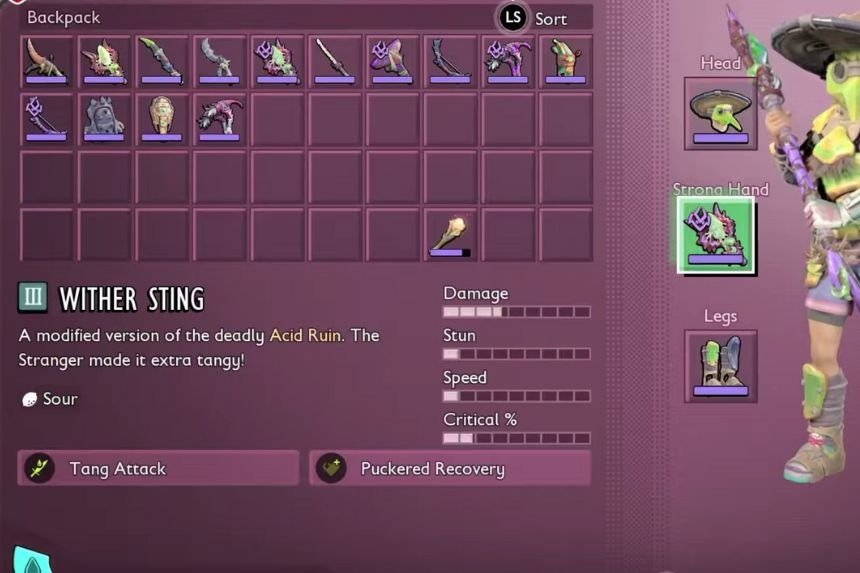Screen dimensions: 860x573
Task: Pick the thin pale spear item
Action: coord(334,61)
